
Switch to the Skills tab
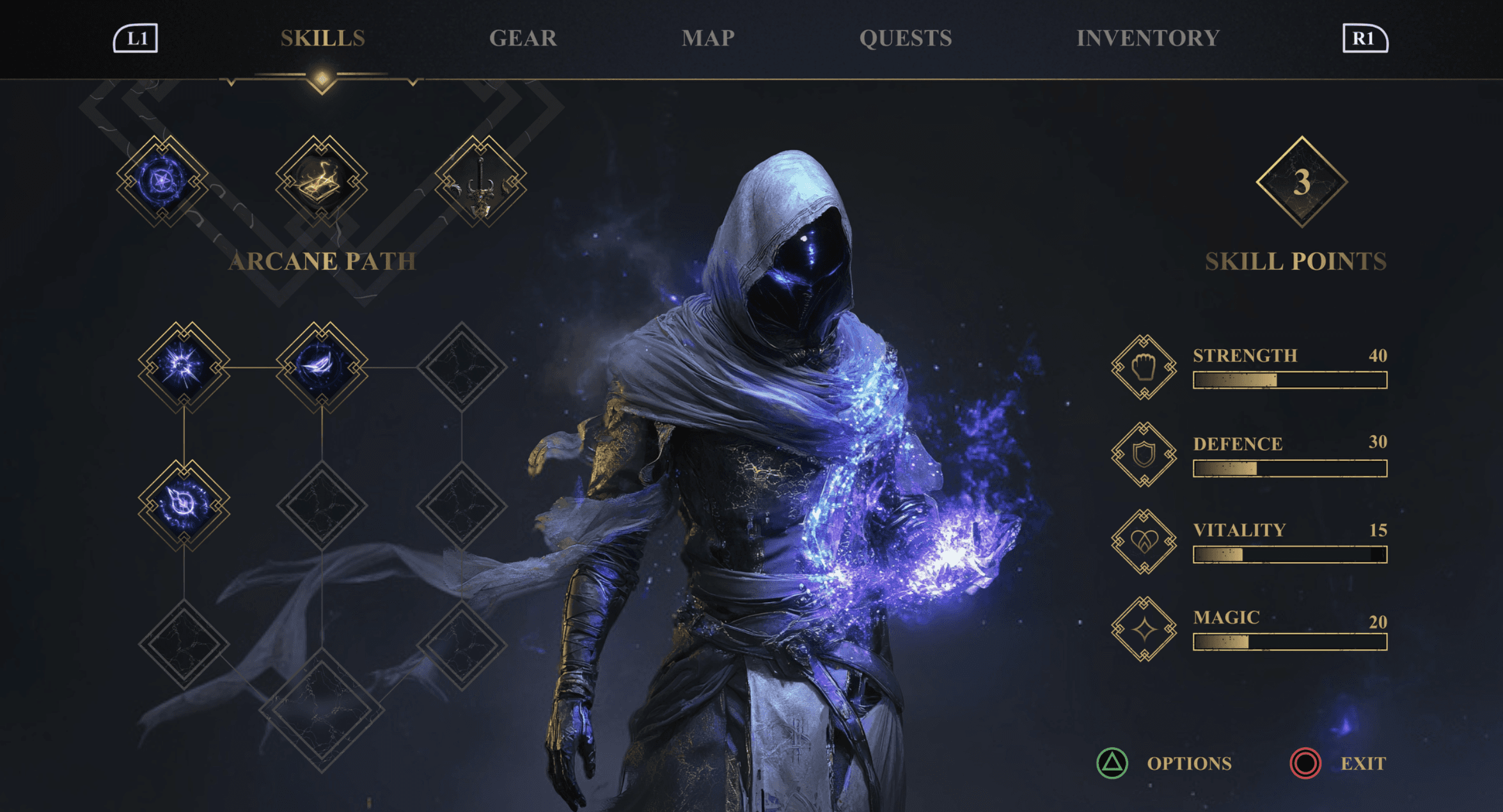click(x=323, y=38)
